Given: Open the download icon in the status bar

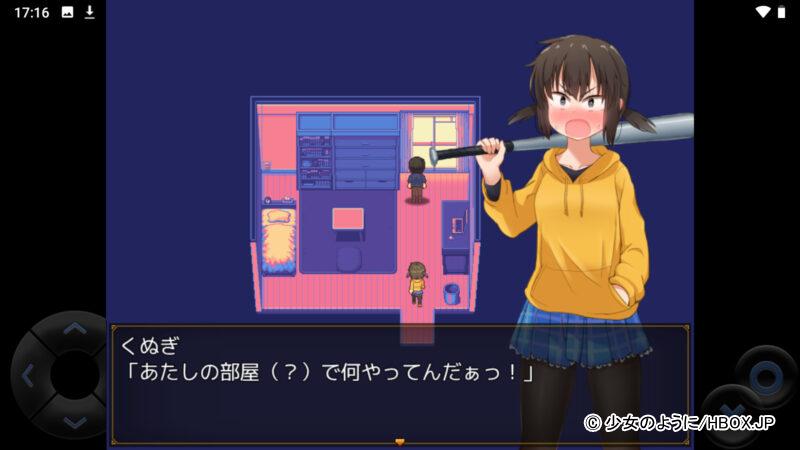Looking at the screenshot, I should click(x=89, y=12).
